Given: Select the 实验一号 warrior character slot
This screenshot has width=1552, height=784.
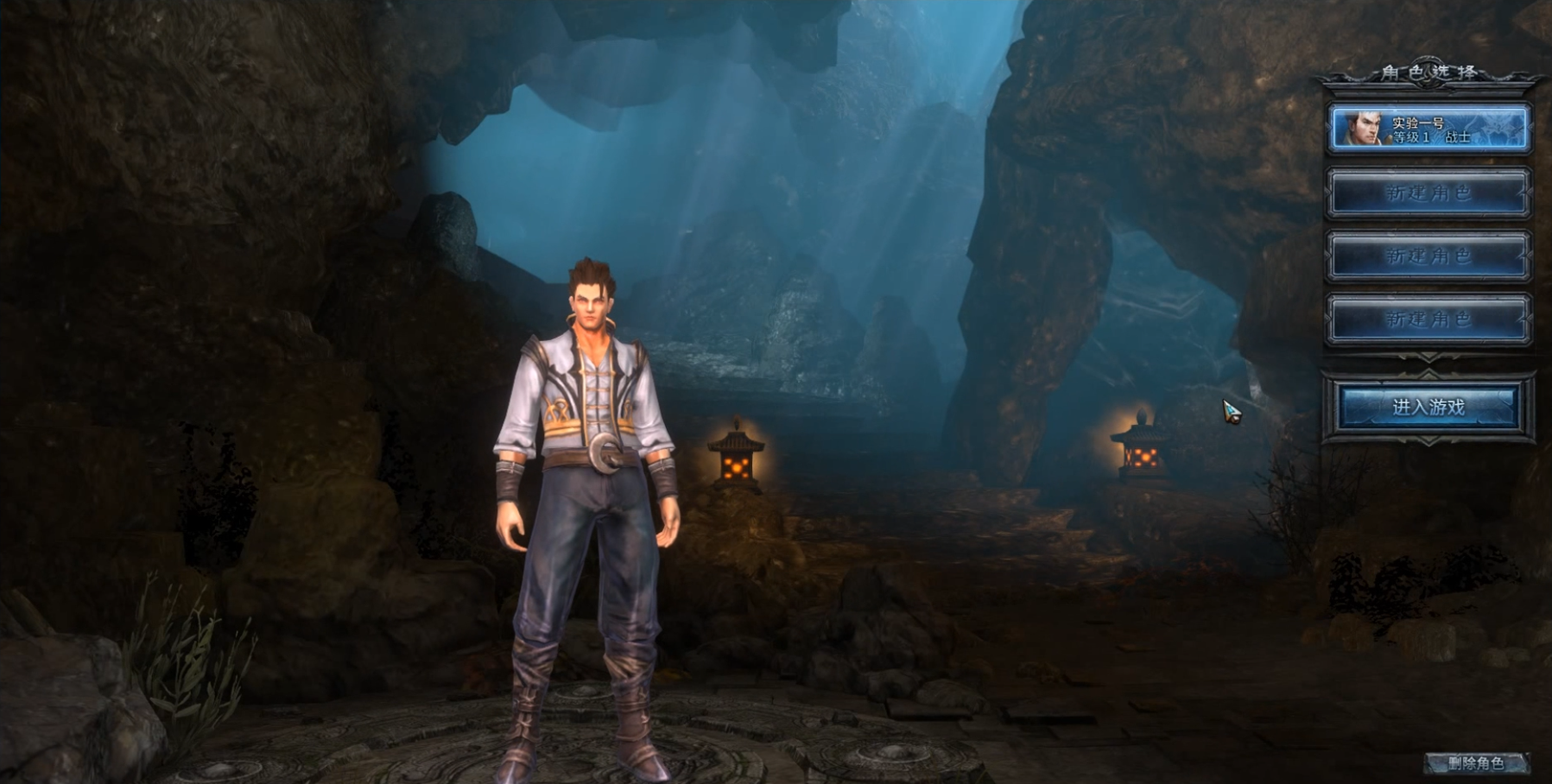Looking at the screenshot, I should 1428,129.
